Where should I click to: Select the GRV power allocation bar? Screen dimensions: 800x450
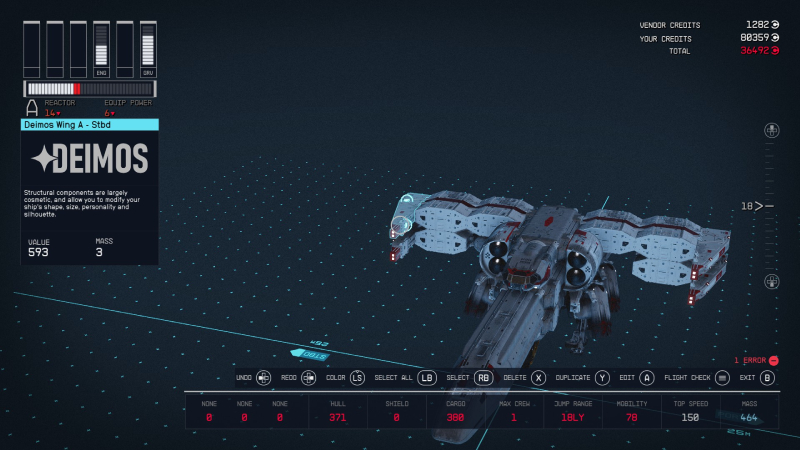pos(148,49)
